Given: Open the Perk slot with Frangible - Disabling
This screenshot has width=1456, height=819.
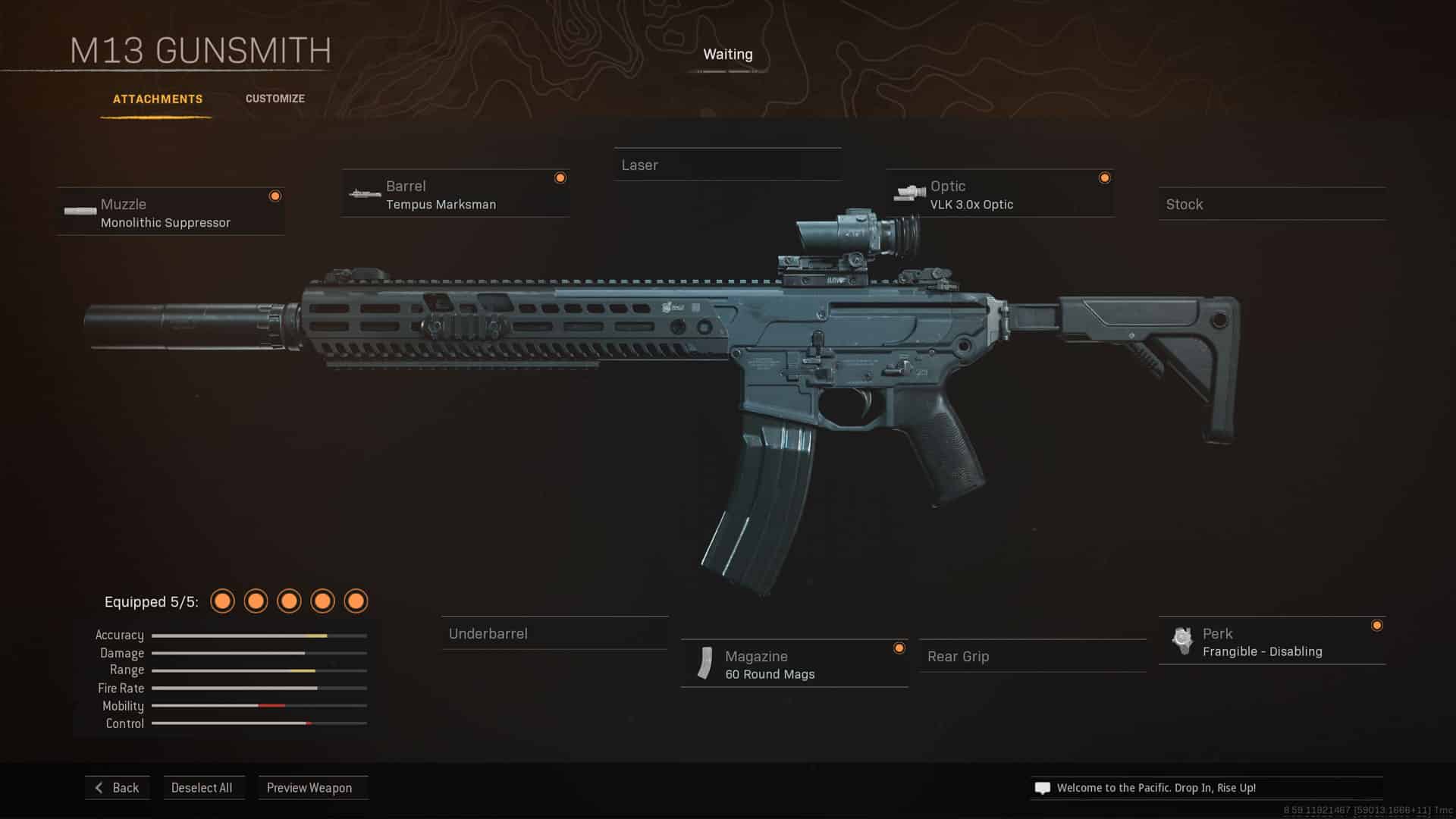Looking at the screenshot, I should coord(1272,642).
